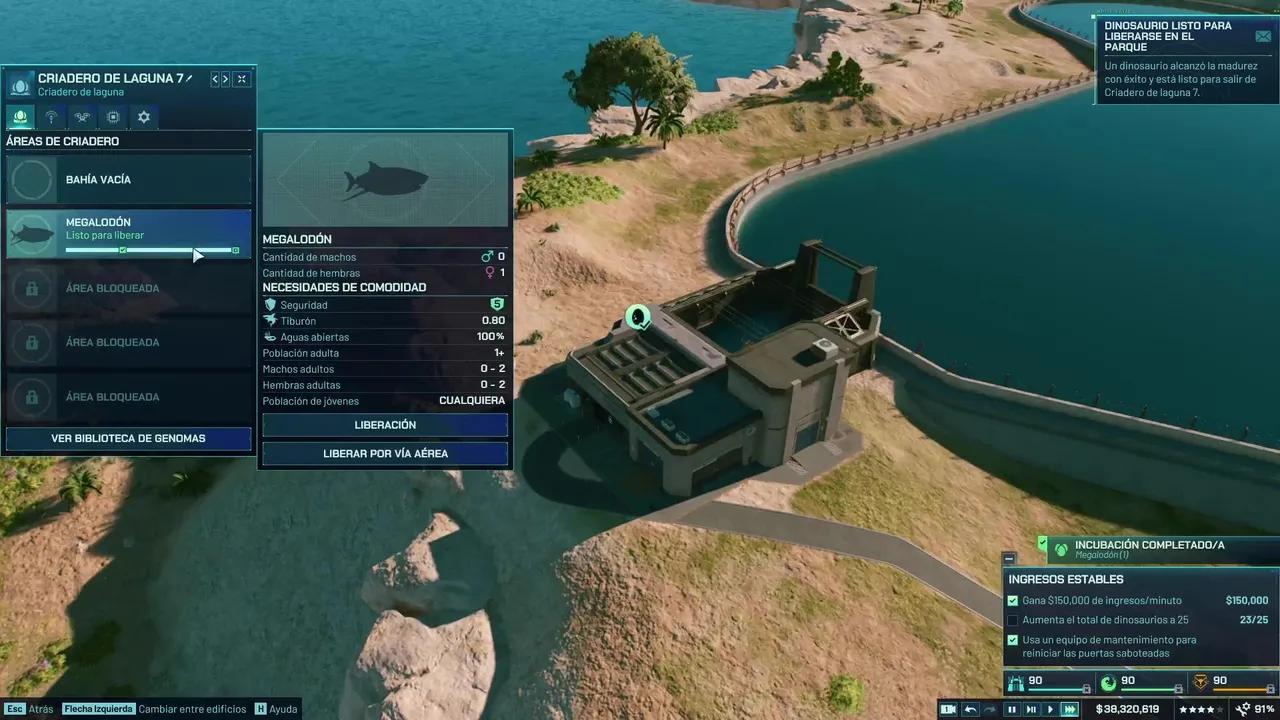The width and height of the screenshot is (1280, 720).
Task: Open the signal antenna tab
Action: tap(51, 117)
